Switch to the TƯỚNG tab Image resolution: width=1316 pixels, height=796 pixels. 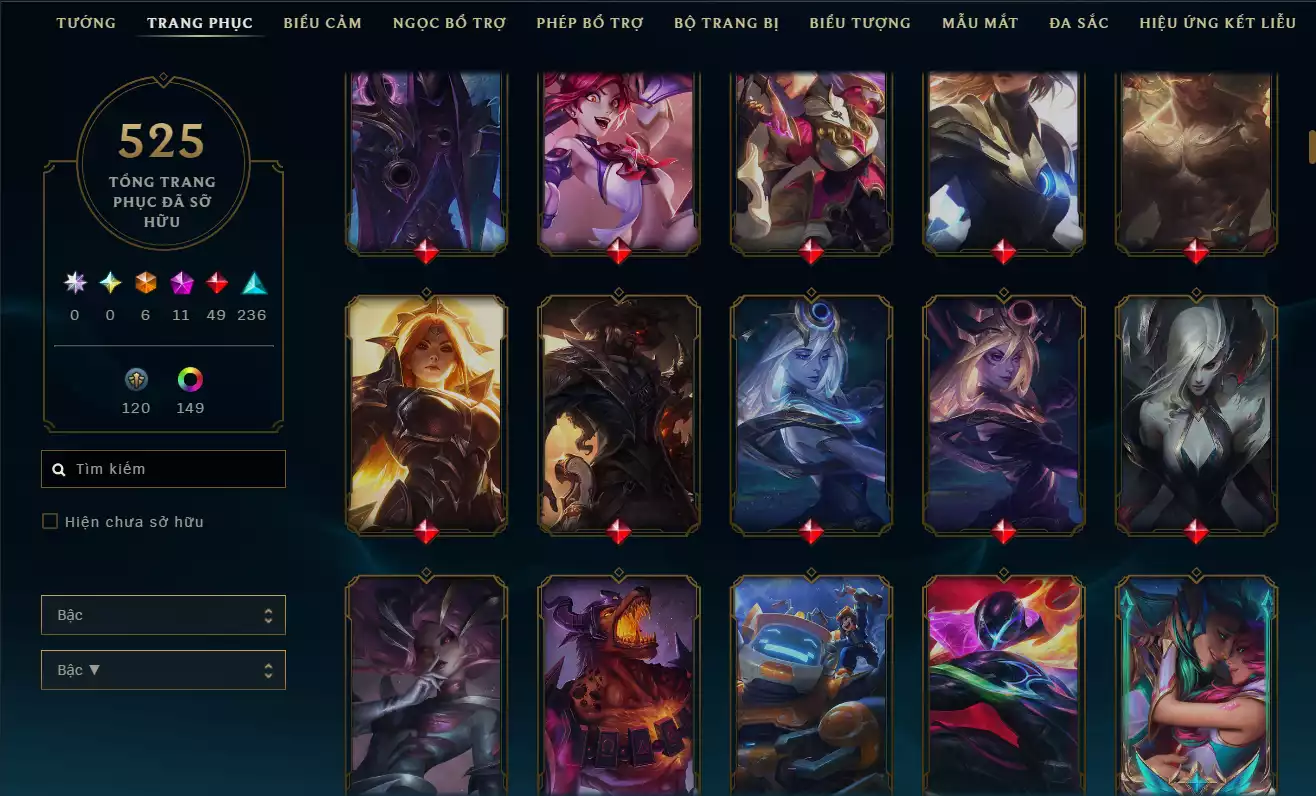coord(86,22)
